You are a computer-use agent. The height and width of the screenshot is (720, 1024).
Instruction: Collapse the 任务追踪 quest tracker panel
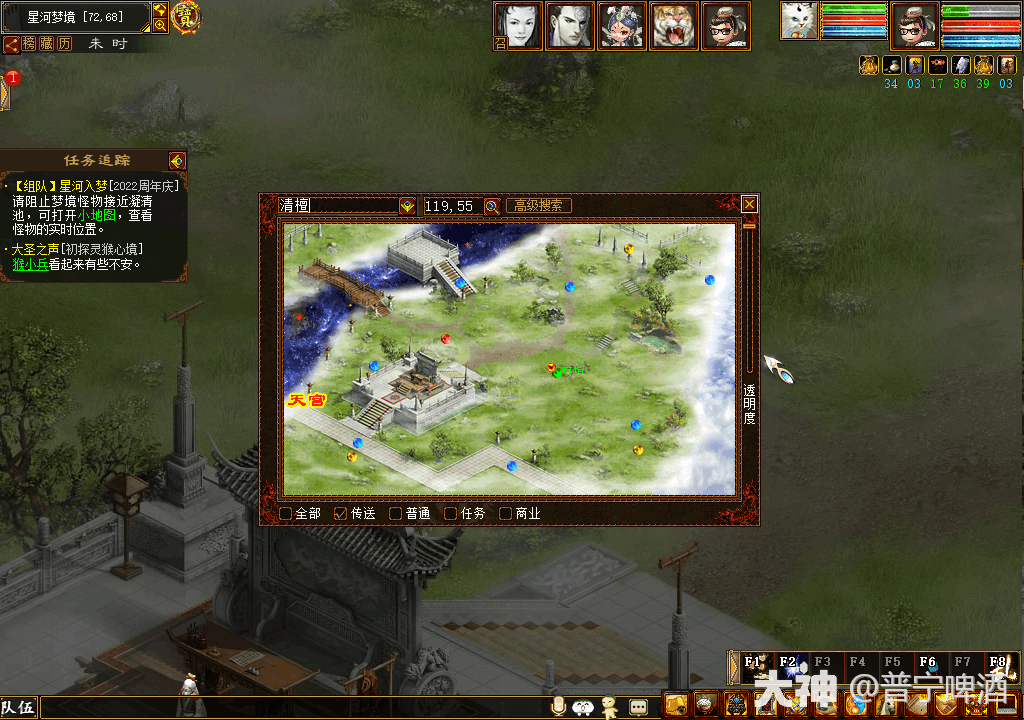point(177,161)
